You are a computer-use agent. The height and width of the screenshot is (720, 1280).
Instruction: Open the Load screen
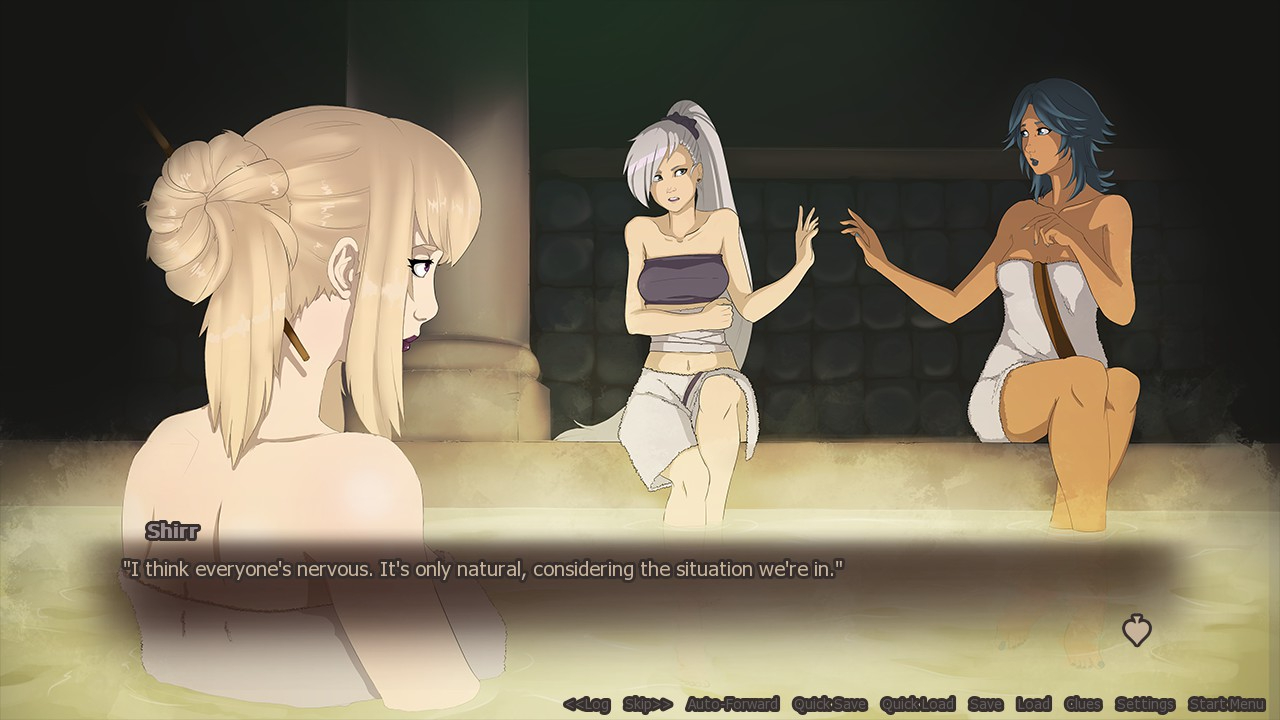[x=1033, y=704]
